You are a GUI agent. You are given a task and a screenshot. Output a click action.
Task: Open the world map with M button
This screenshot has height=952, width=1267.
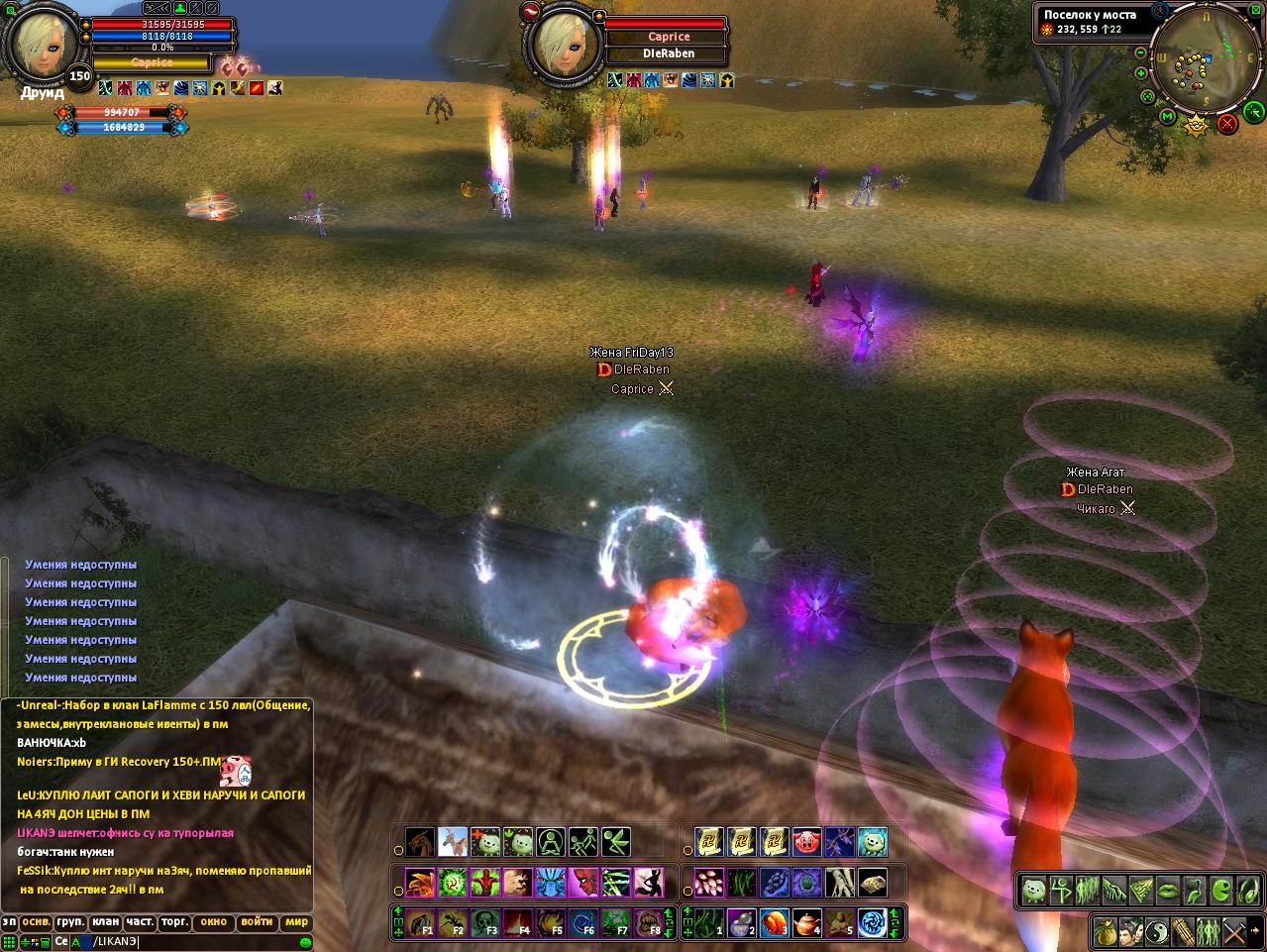click(1168, 117)
